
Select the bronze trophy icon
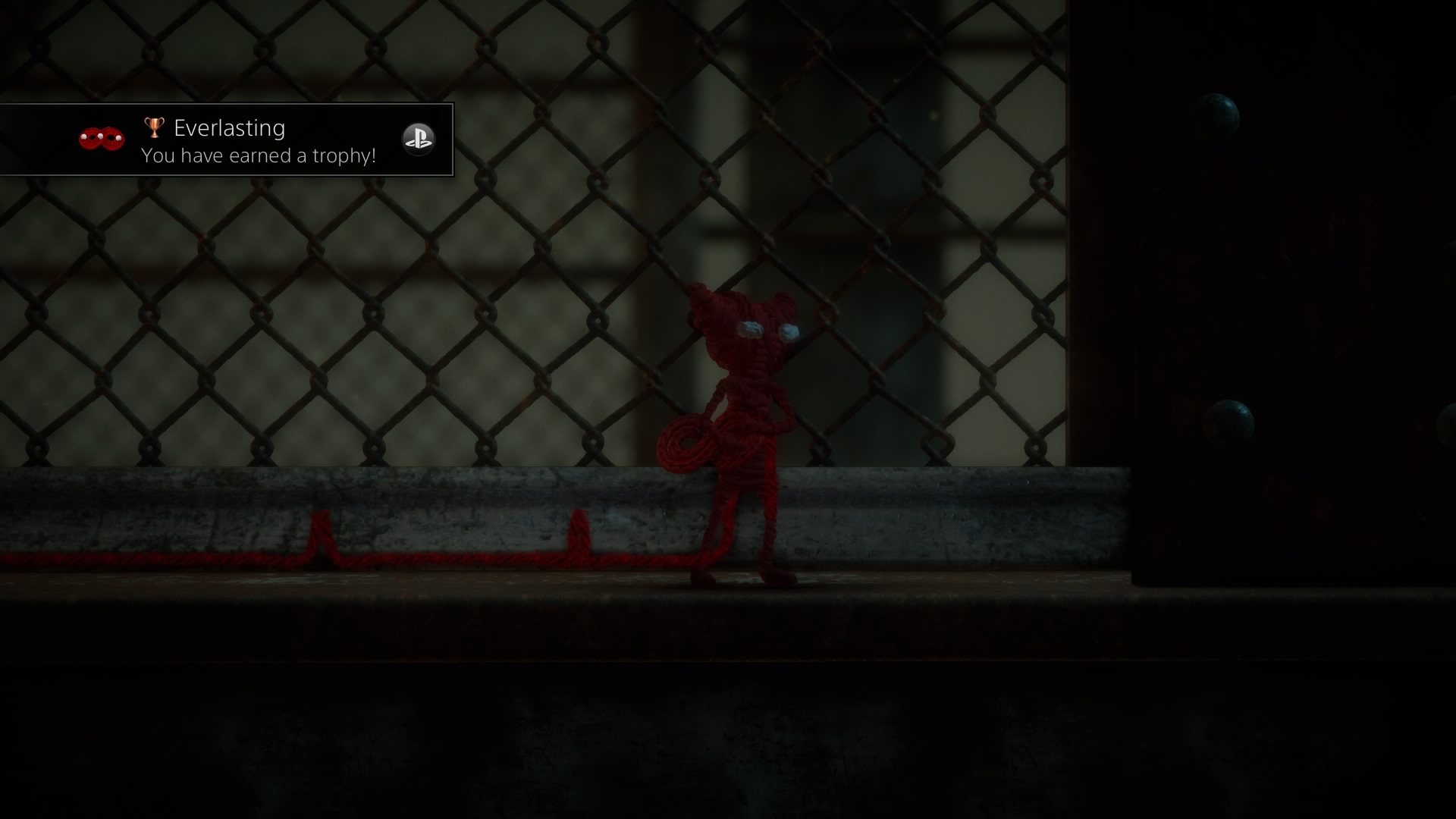pos(153,127)
